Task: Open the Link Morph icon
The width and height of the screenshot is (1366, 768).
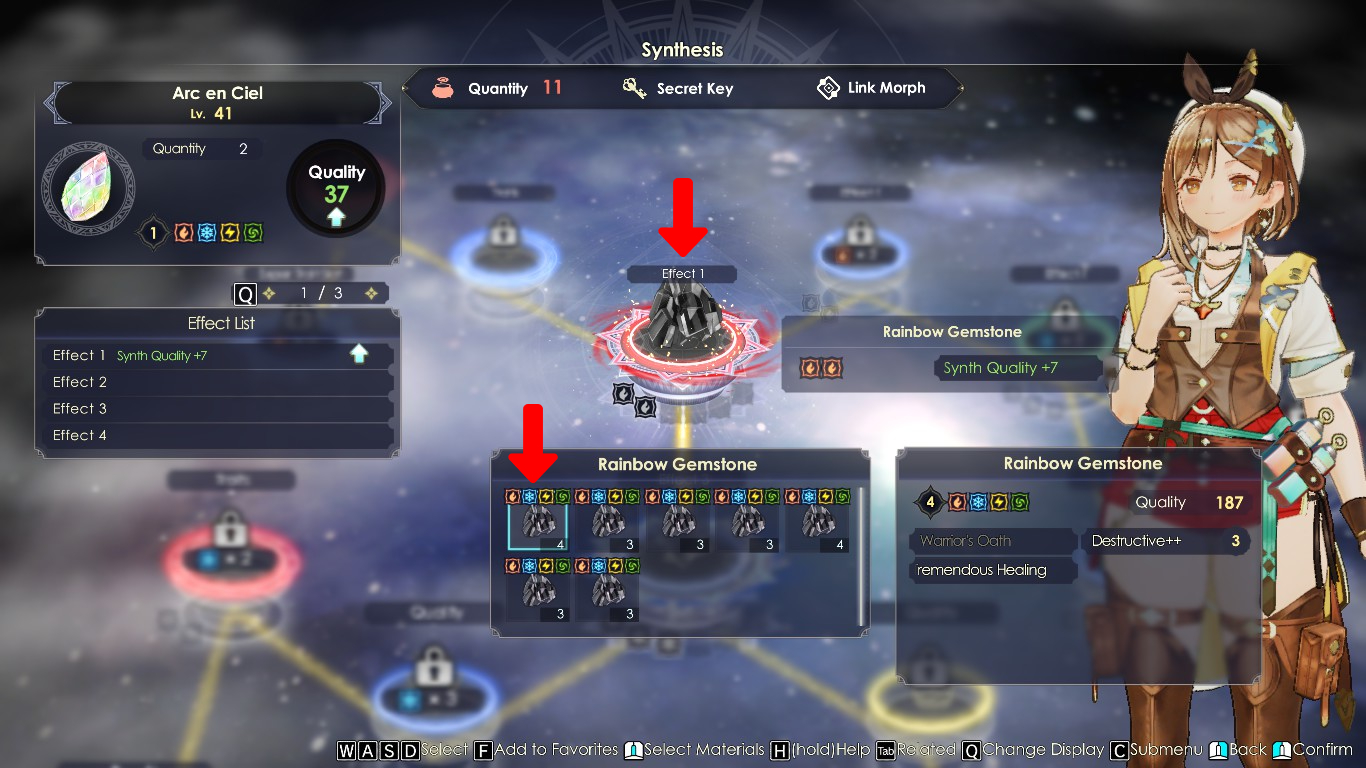Action: pos(827,88)
